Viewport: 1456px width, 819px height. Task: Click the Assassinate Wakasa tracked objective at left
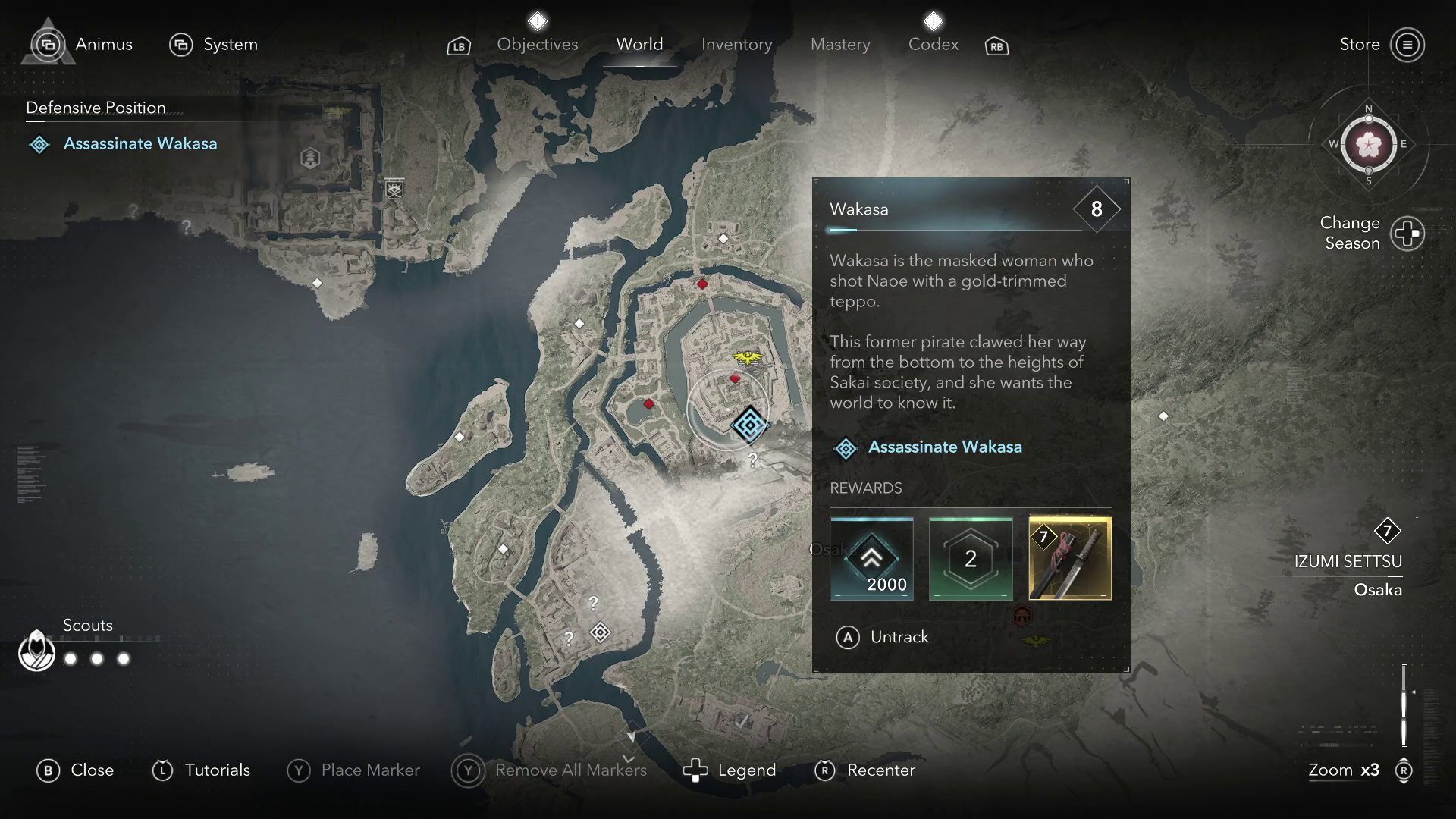pyautogui.click(x=140, y=143)
